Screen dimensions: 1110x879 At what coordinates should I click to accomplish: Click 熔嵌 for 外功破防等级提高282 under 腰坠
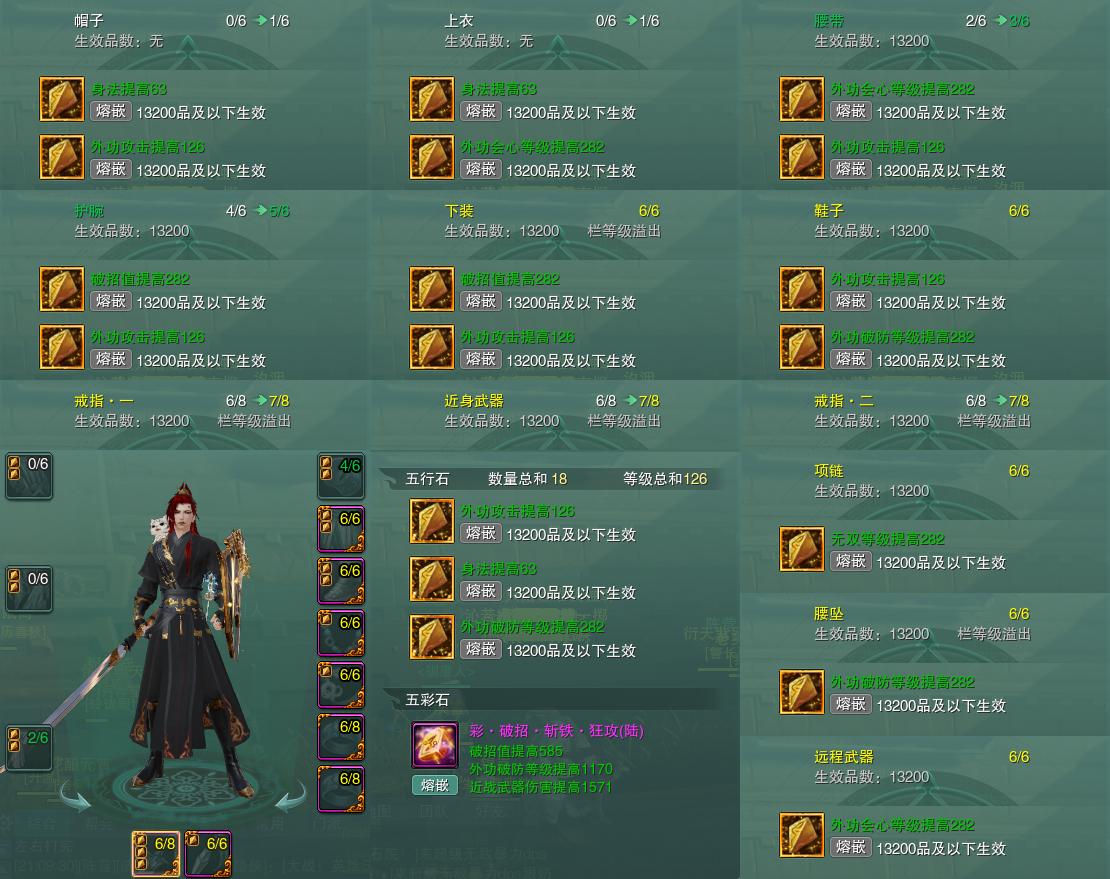pyautogui.click(x=850, y=704)
